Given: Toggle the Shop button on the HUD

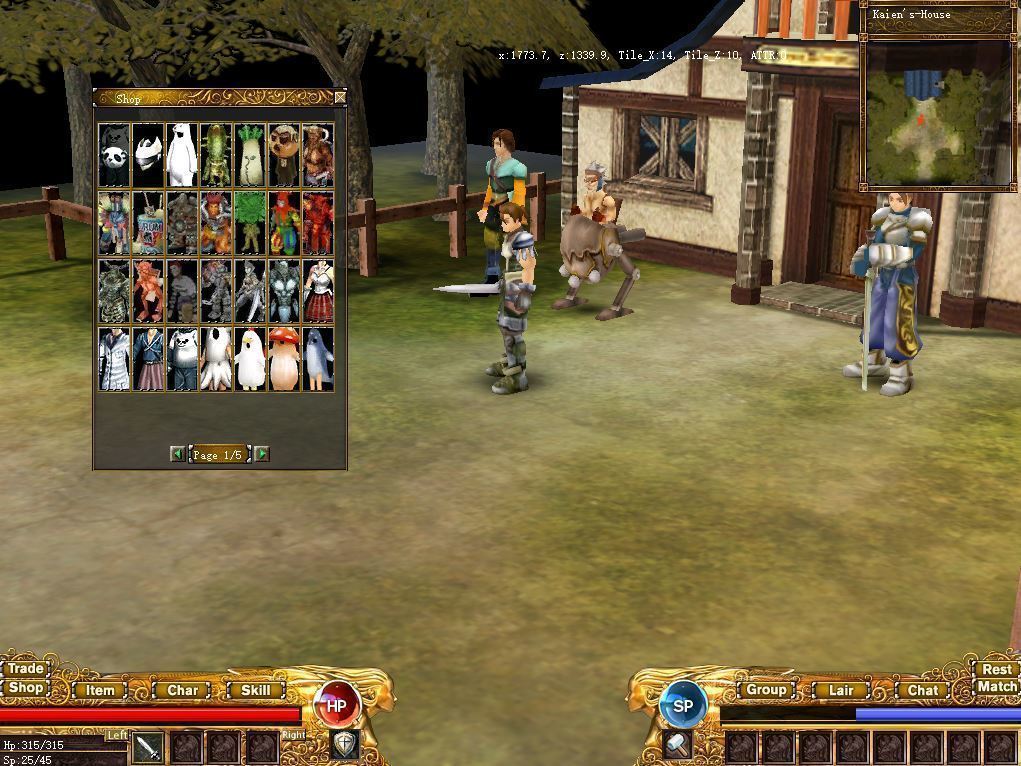Looking at the screenshot, I should [26, 688].
